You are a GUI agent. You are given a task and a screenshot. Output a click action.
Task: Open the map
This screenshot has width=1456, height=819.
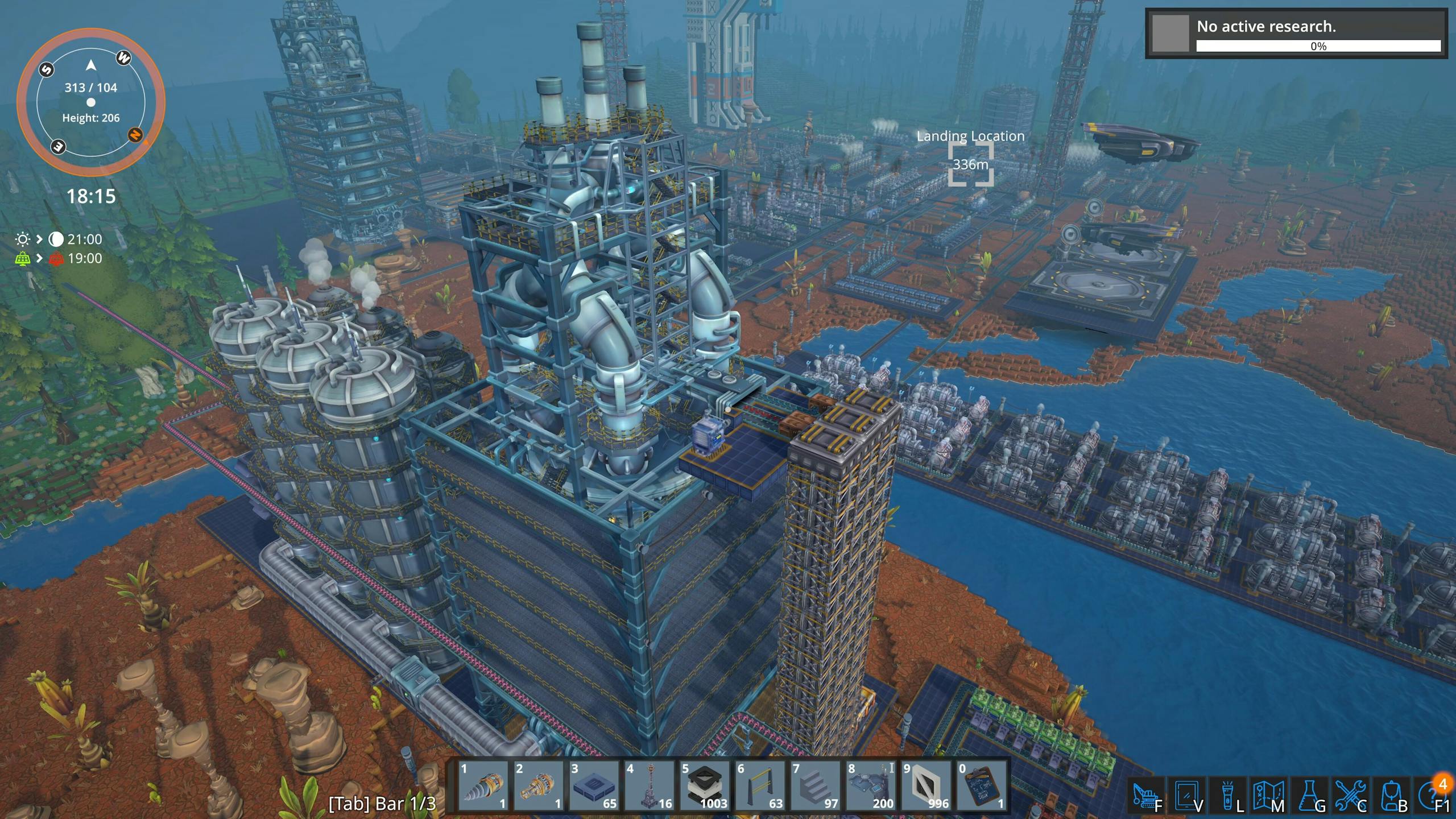tap(1269, 796)
